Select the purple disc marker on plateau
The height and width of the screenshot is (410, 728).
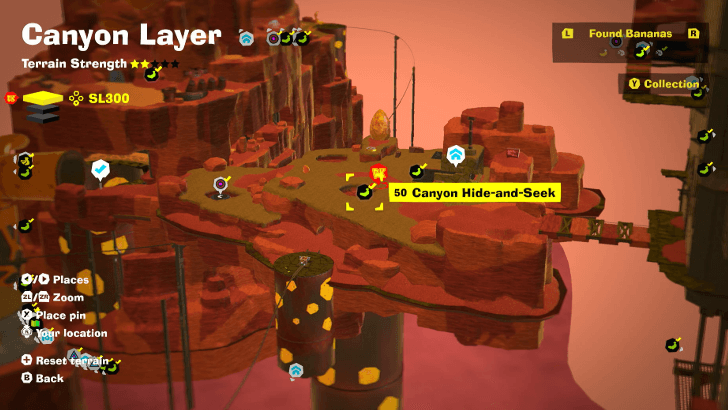(221, 184)
